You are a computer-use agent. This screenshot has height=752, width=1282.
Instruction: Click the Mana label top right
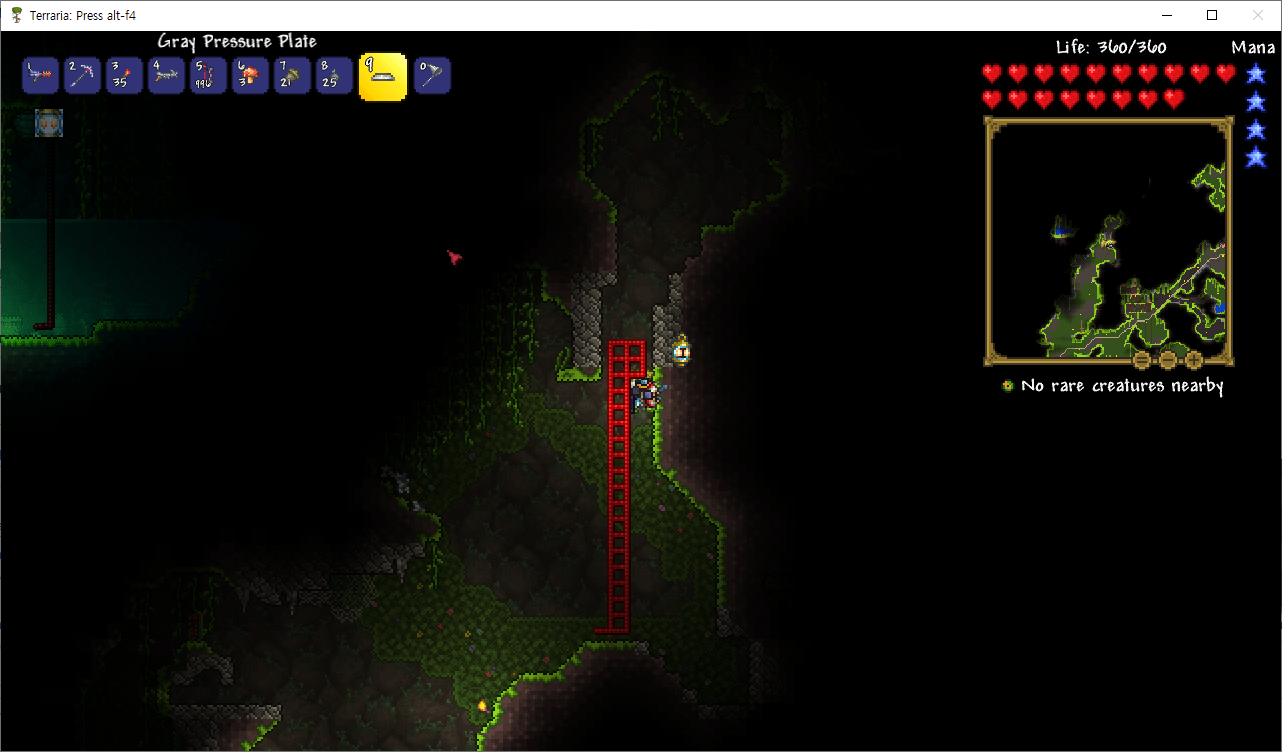click(1253, 46)
